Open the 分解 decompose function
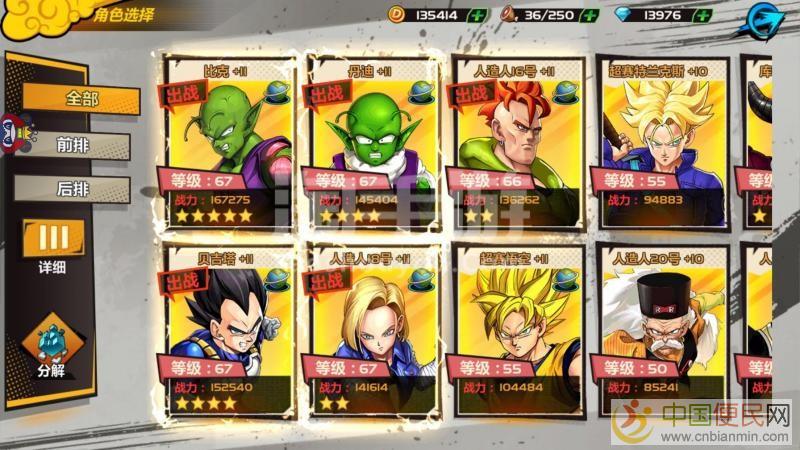The height and width of the screenshot is (450, 800). pyautogui.click(x=52, y=350)
